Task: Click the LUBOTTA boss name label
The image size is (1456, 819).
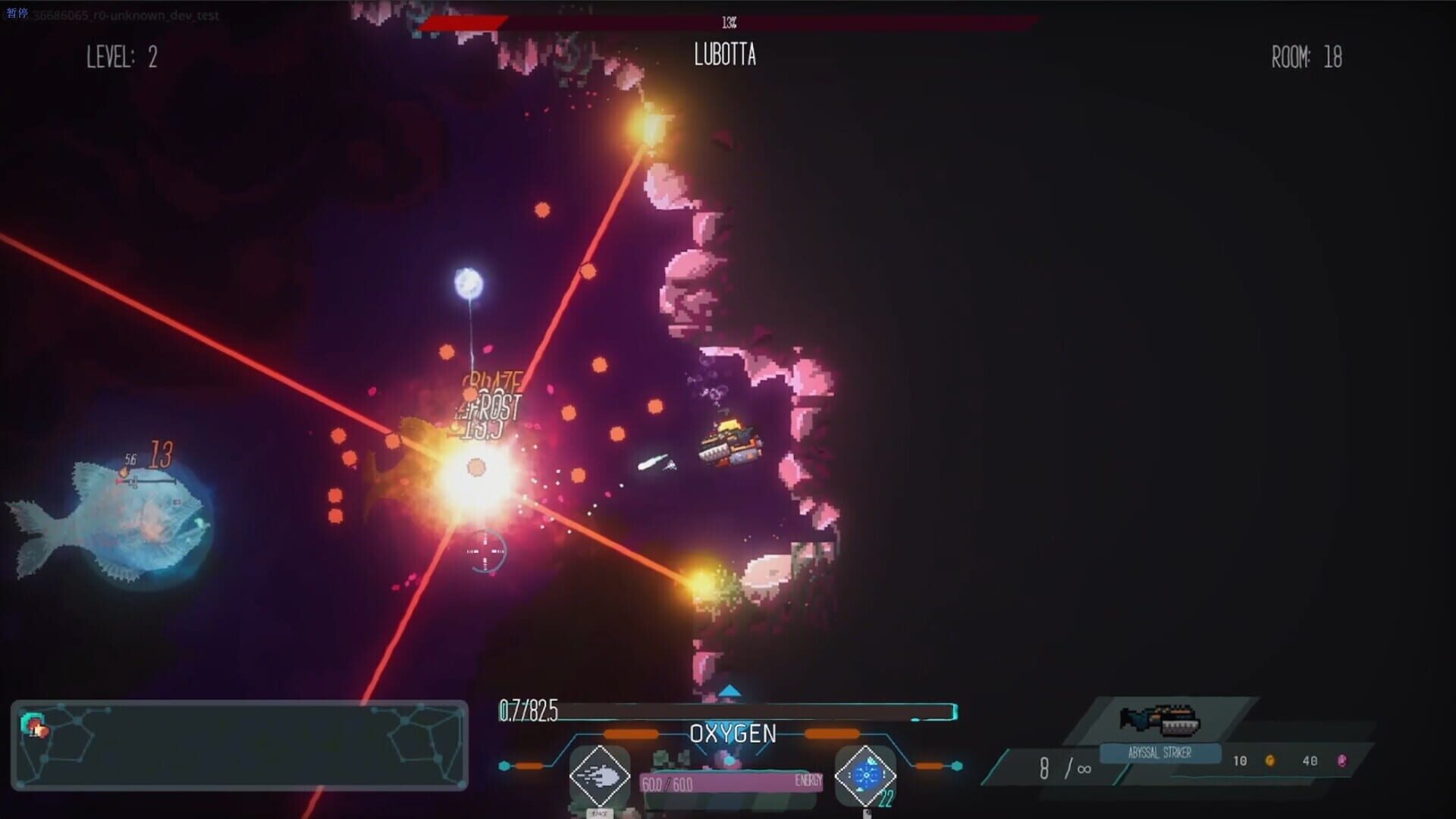Action: [x=724, y=56]
